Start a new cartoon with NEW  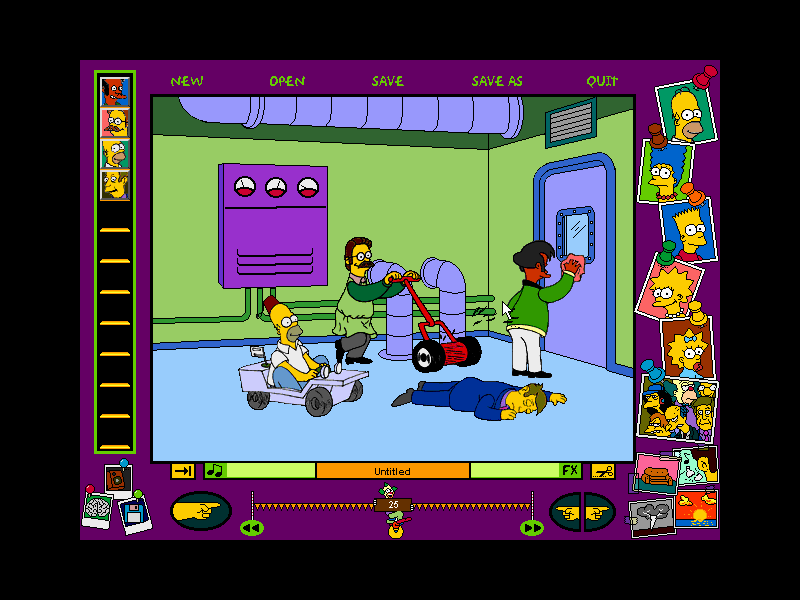click(187, 81)
